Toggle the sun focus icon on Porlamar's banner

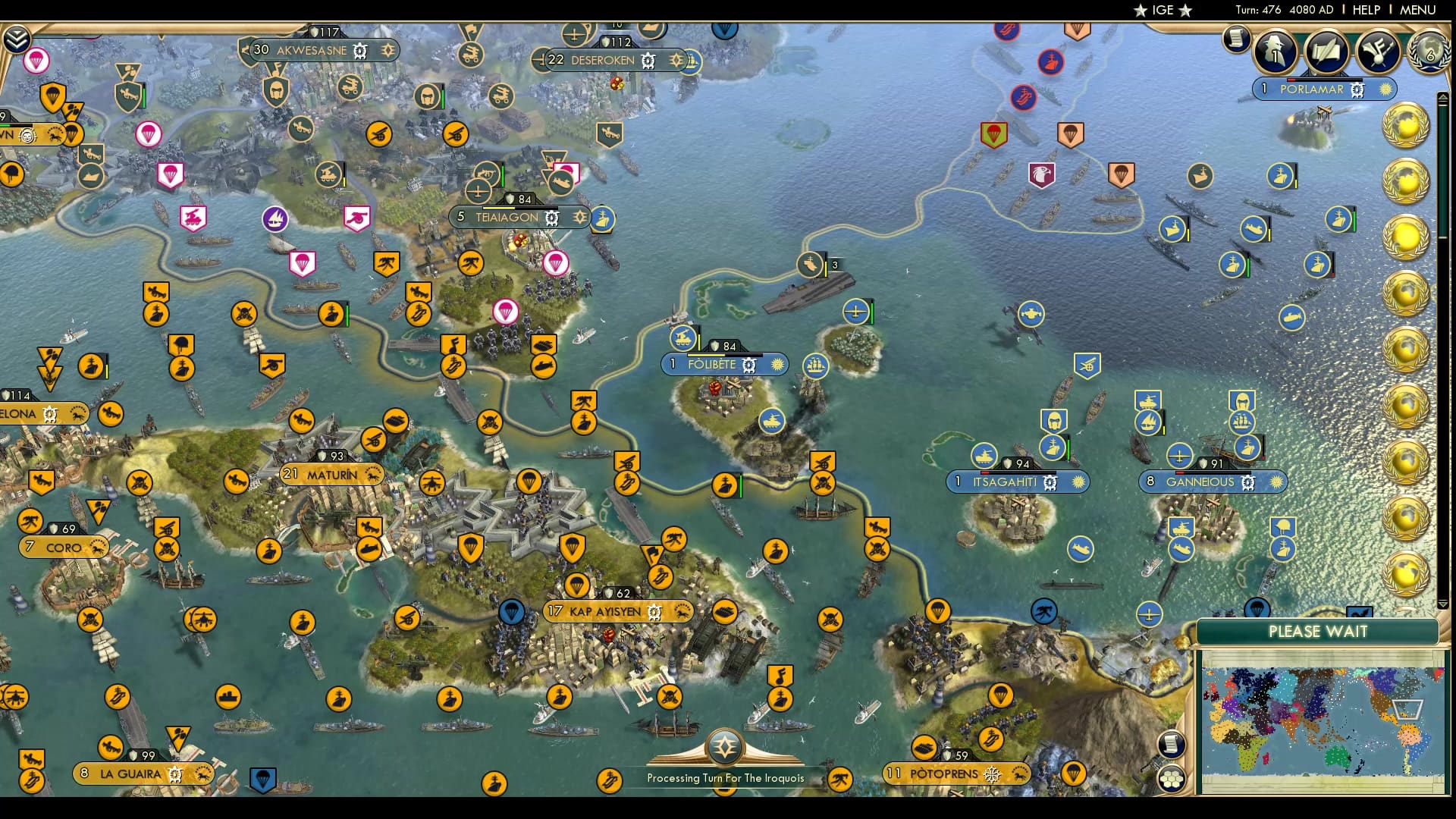1385,89
